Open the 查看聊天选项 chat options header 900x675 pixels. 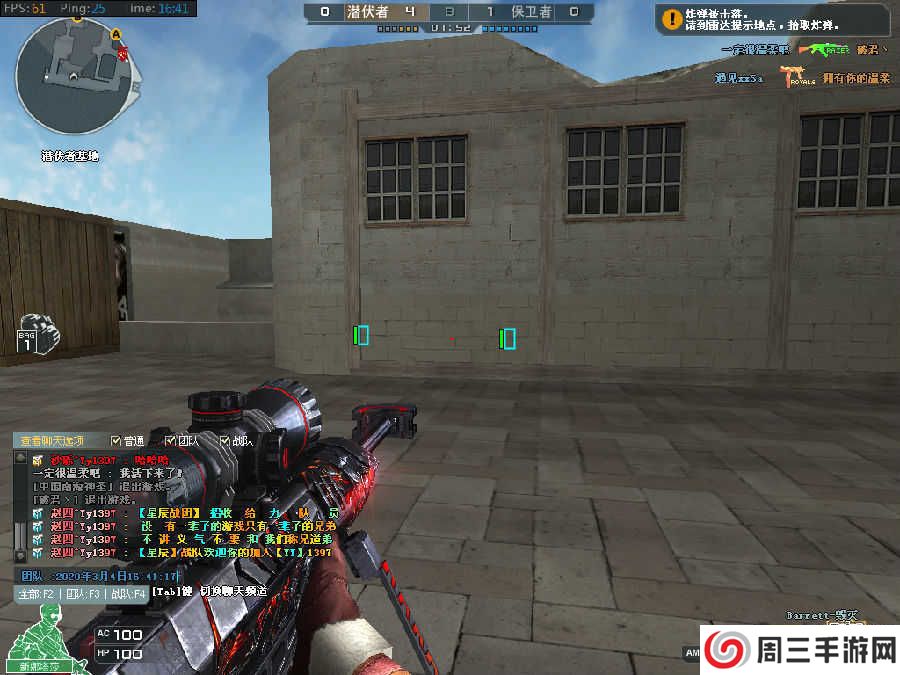(x=52, y=440)
